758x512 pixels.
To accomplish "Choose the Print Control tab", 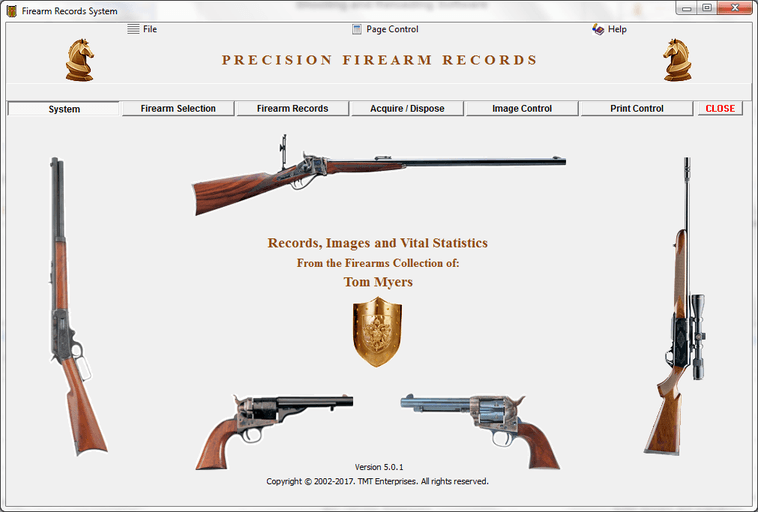I will tap(637, 109).
